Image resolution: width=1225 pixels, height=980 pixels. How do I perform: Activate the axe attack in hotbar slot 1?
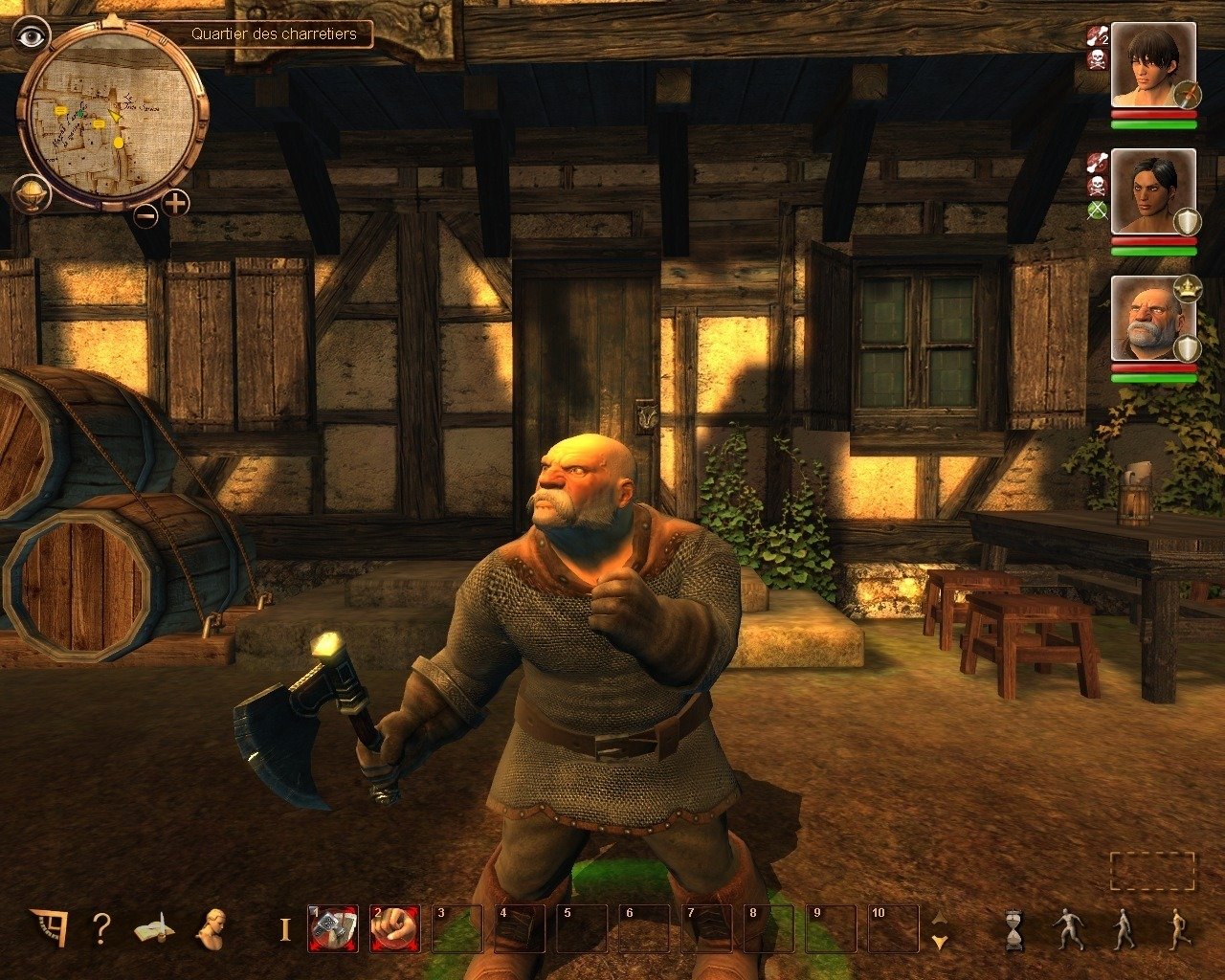coord(333,928)
